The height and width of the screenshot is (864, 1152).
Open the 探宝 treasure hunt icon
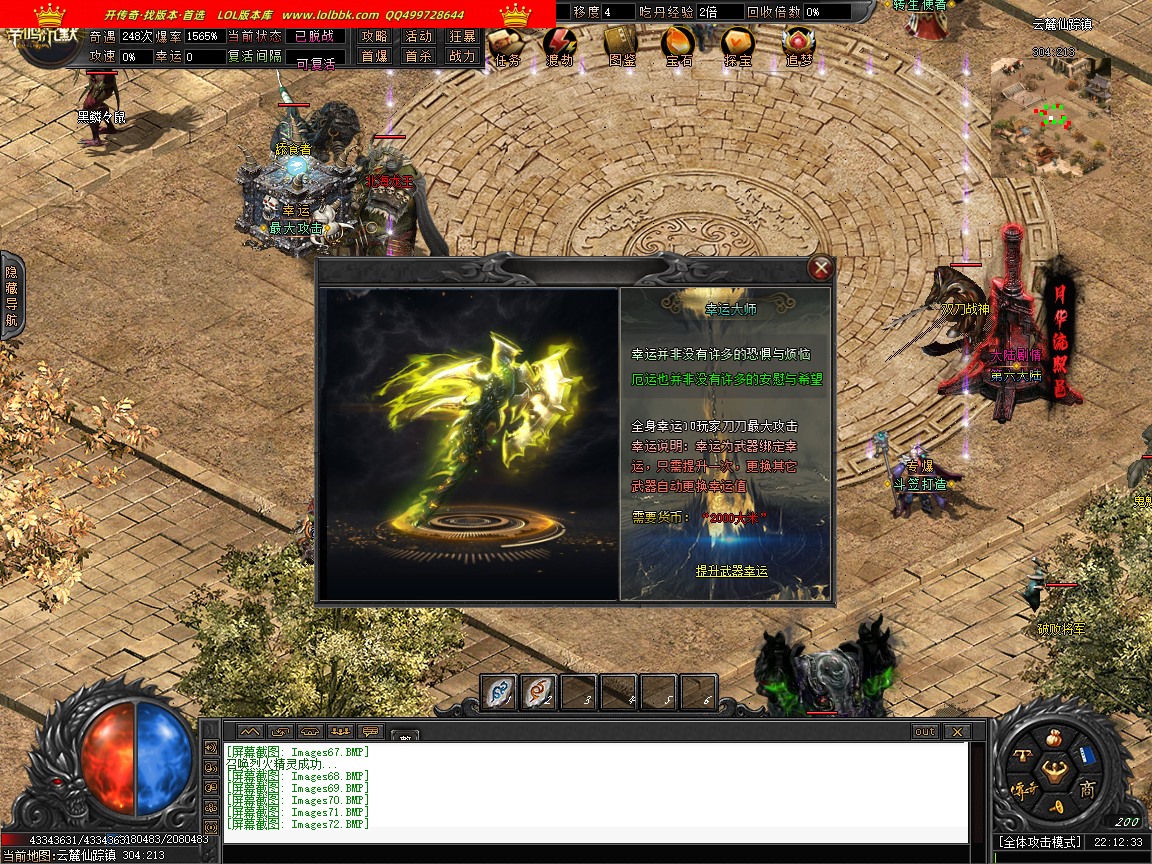[738, 45]
